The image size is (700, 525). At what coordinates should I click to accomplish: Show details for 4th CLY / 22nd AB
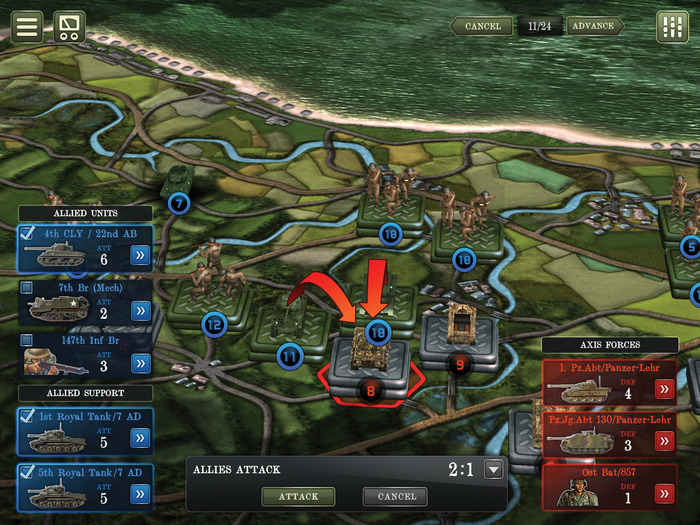(x=140, y=256)
